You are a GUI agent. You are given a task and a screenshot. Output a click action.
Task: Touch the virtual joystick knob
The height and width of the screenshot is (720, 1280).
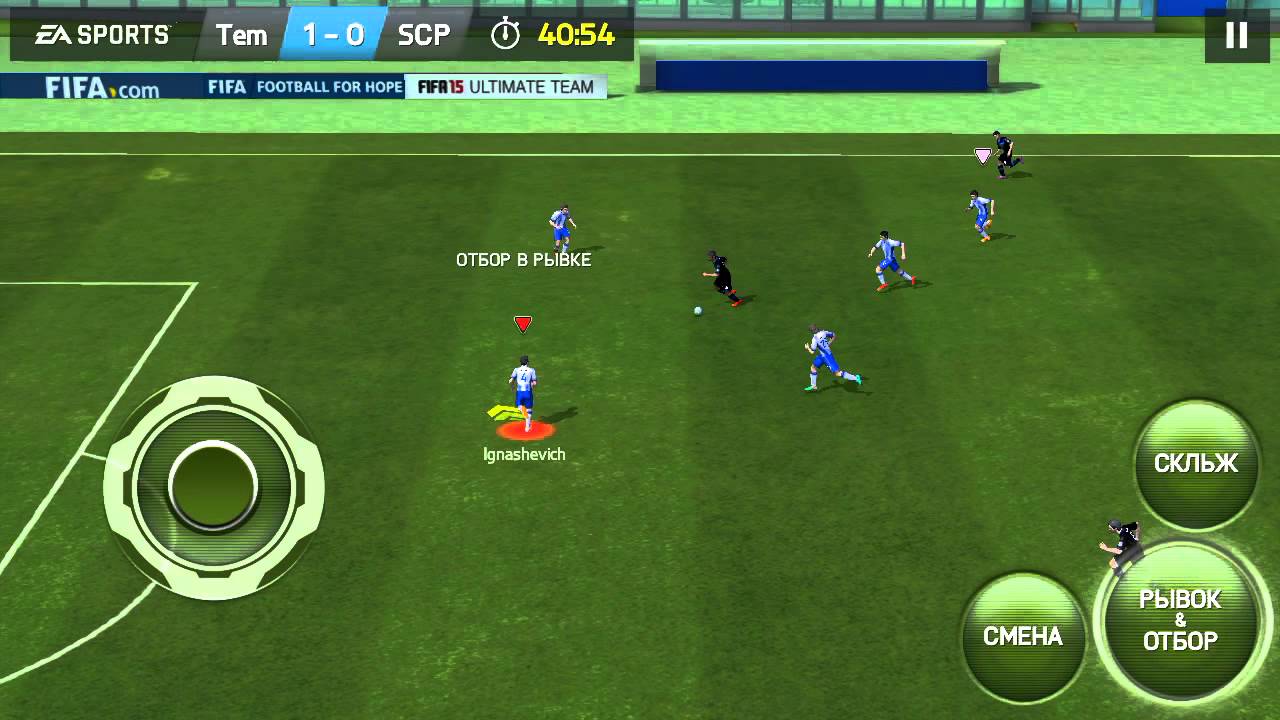point(213,487)
